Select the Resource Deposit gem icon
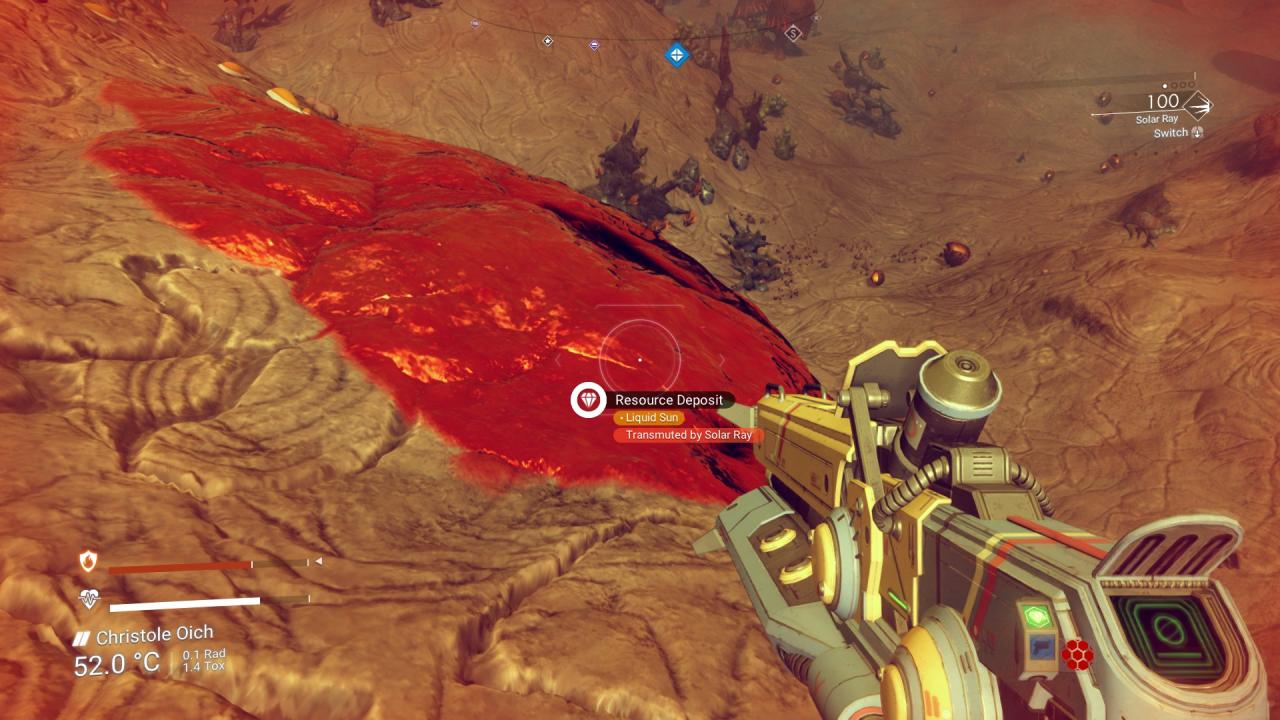This screenshot has height=720, width=1280. point(588,400)
